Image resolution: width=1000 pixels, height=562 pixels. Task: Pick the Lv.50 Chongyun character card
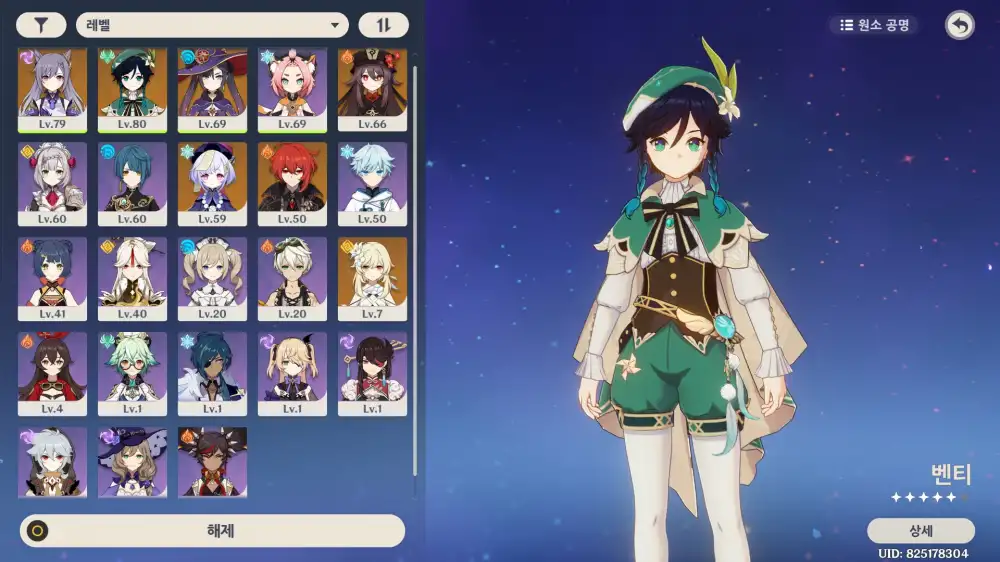coord(372,183)
